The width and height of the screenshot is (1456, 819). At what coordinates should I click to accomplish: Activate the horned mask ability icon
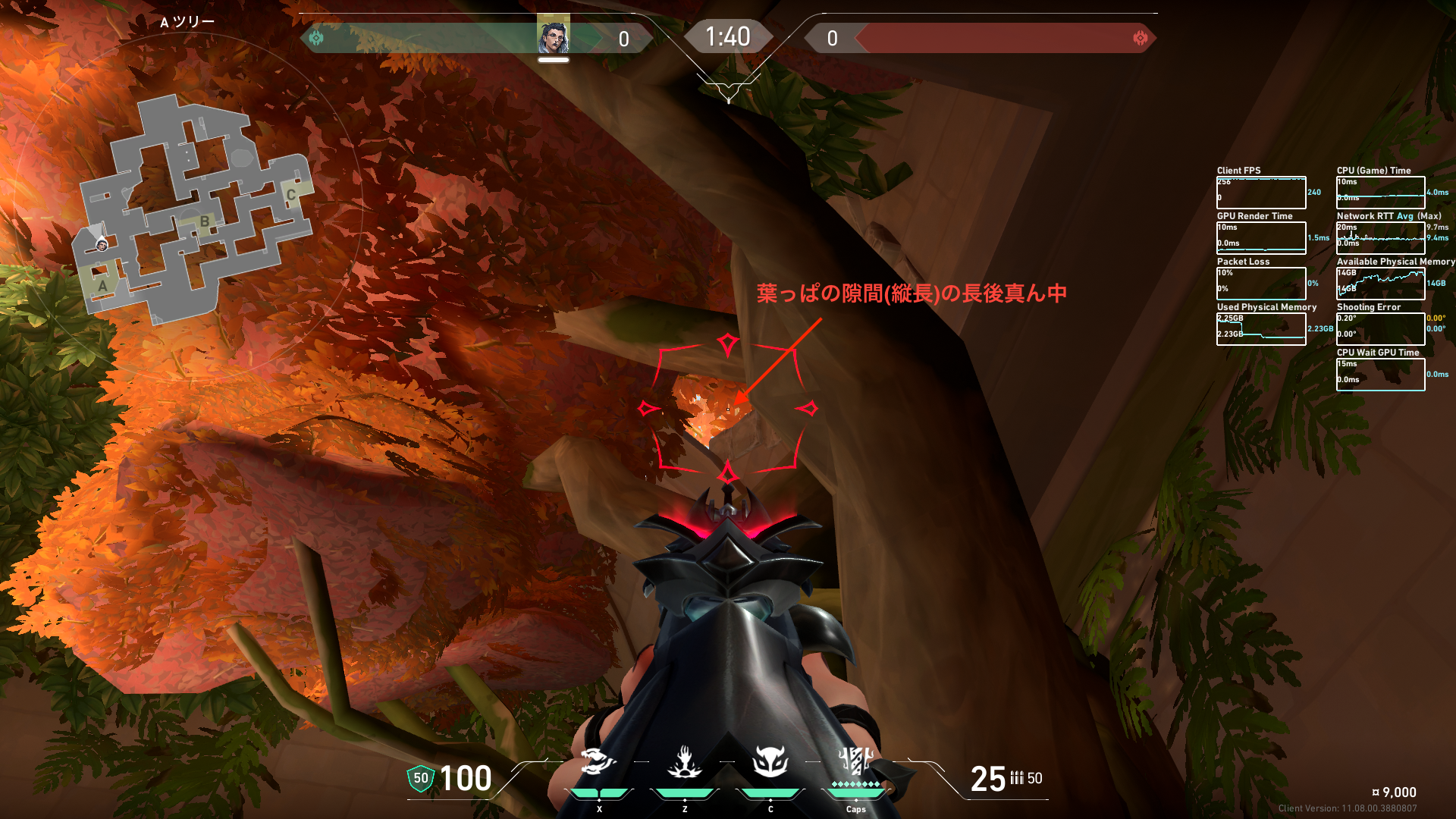click(770, 762)
